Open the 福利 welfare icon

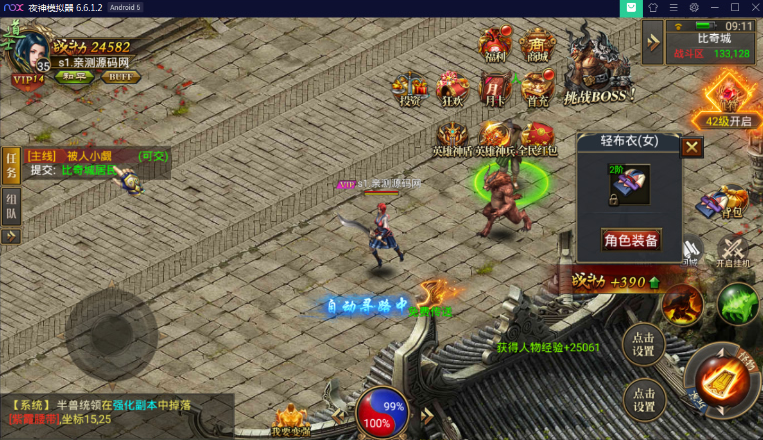(494, 45)
